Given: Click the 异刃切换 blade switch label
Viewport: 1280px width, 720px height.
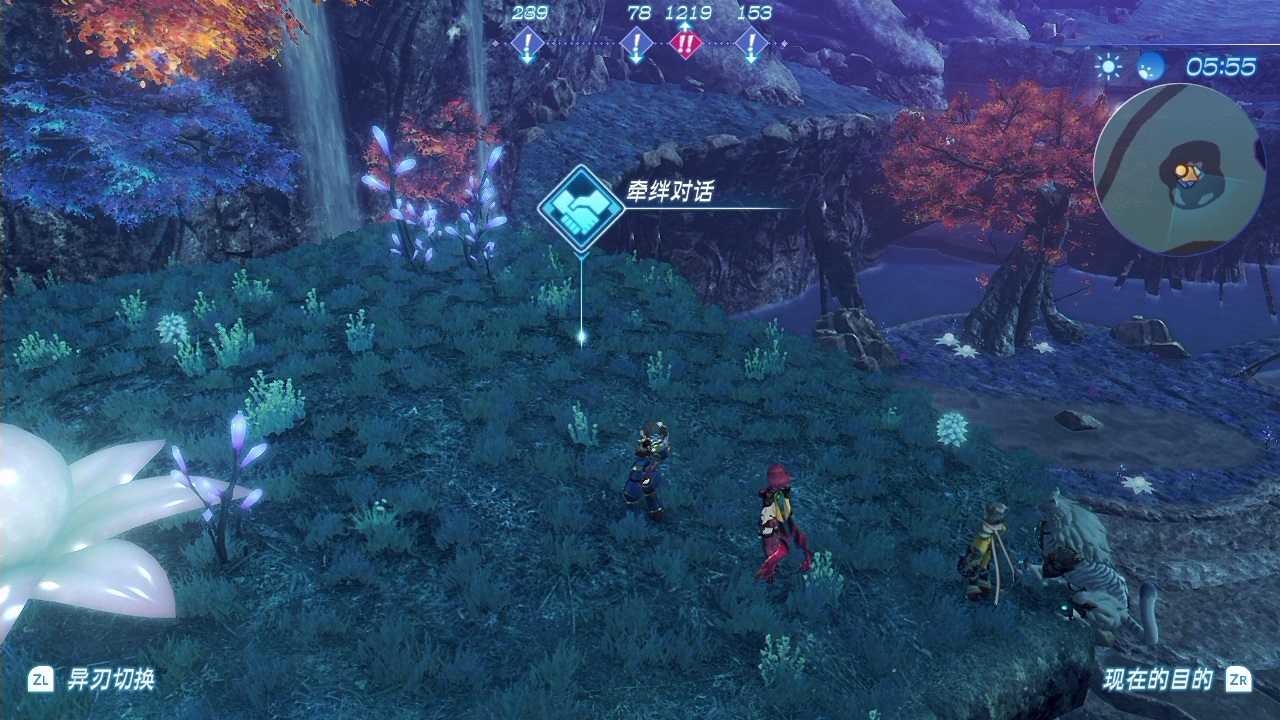Looking at the screenshot, I should (x=111, y=680).
